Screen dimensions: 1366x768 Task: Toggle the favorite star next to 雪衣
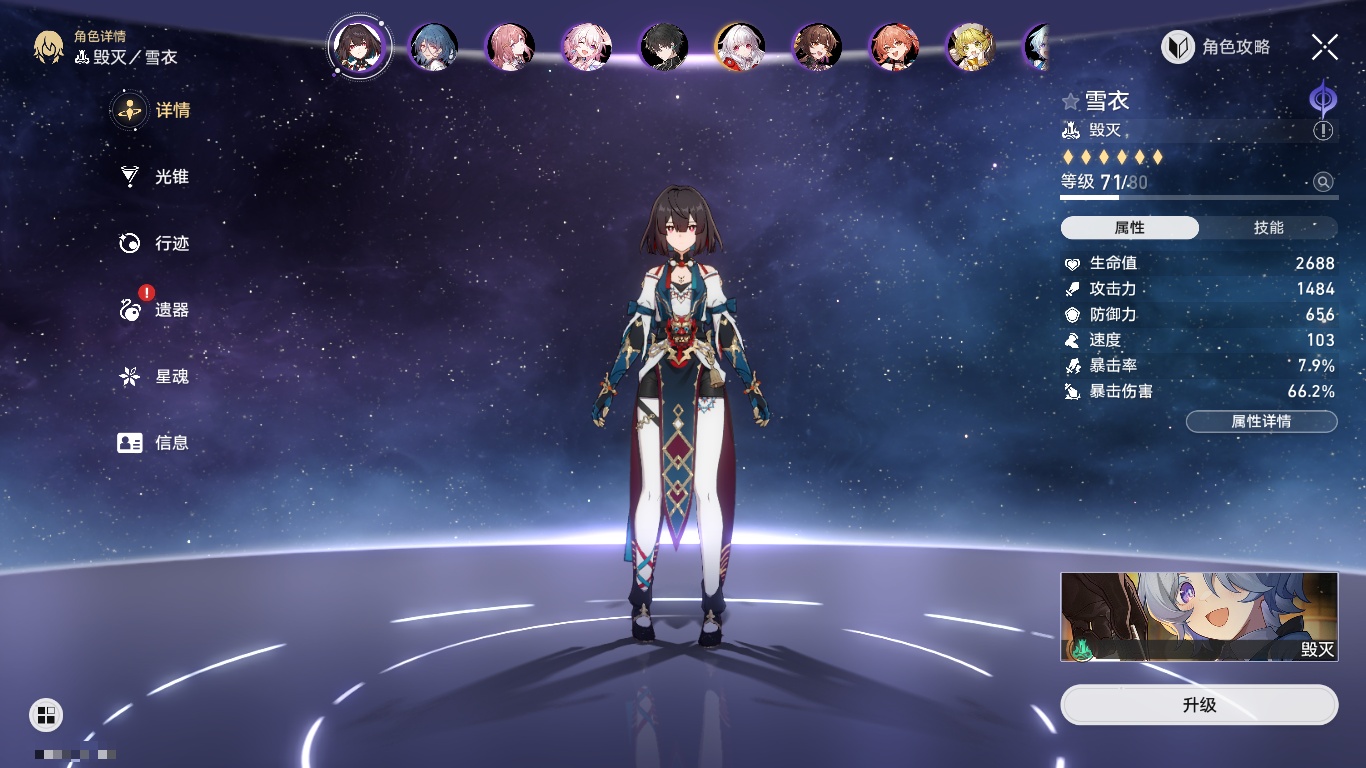click(x=1071, y=101)
